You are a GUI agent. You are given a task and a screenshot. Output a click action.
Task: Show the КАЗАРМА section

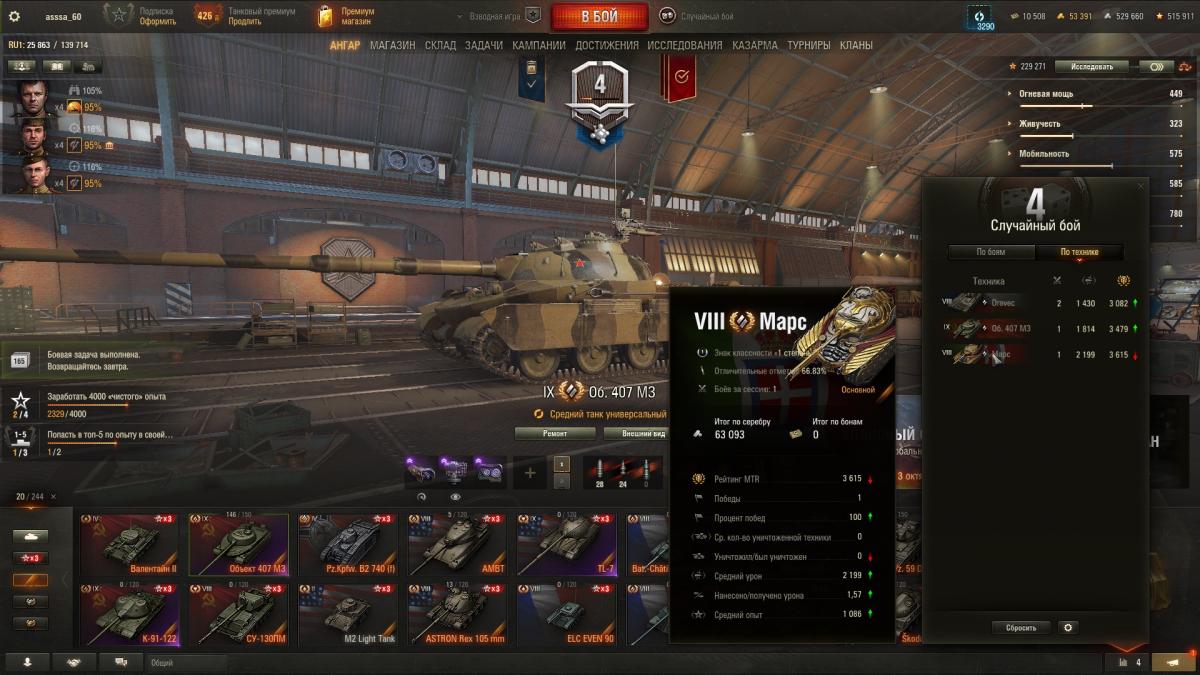pos(754,45)
